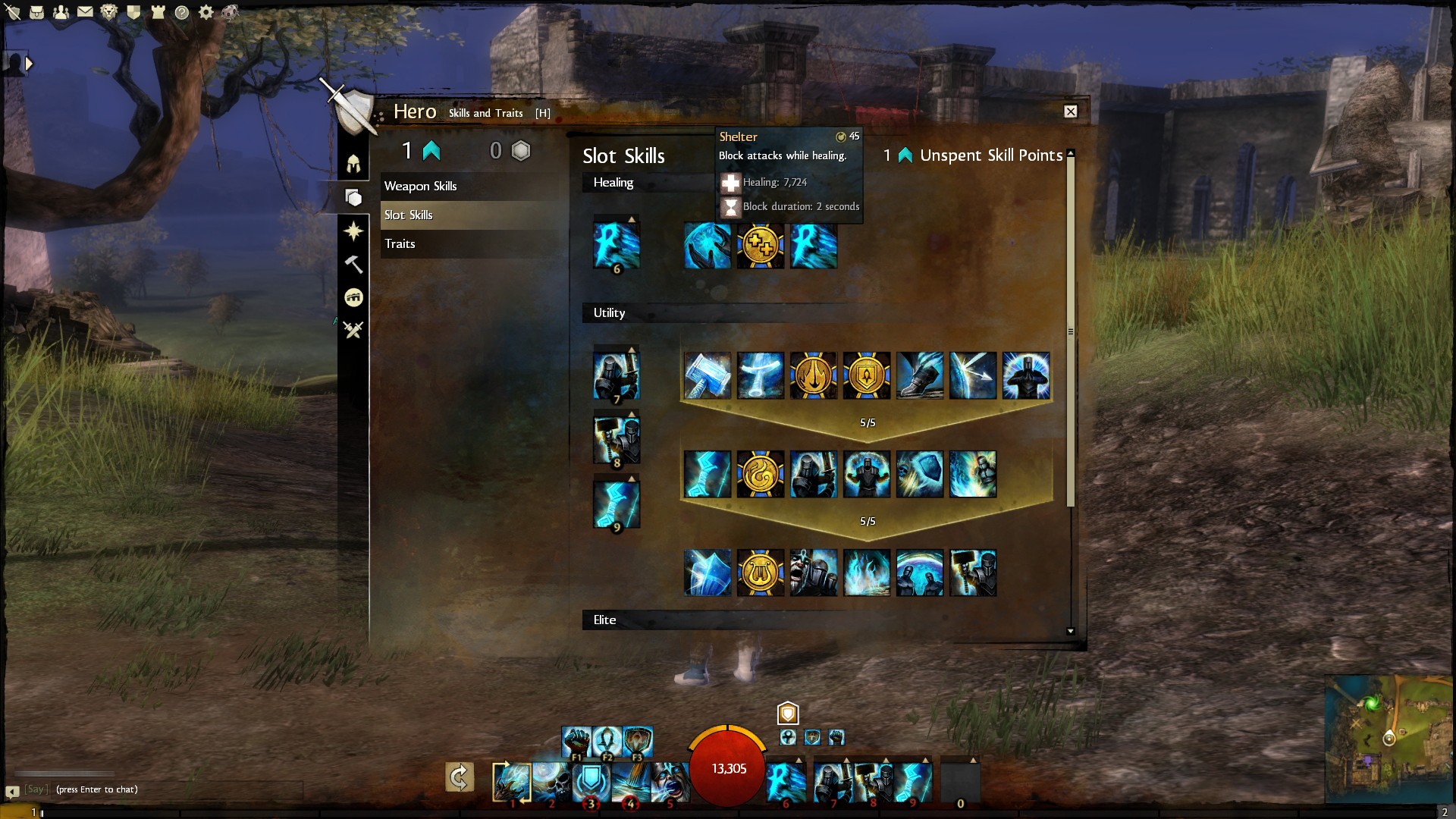Open the game settings gear icon
The image size is (1456, 819).
pyautogui.click(x=206, y=12)
